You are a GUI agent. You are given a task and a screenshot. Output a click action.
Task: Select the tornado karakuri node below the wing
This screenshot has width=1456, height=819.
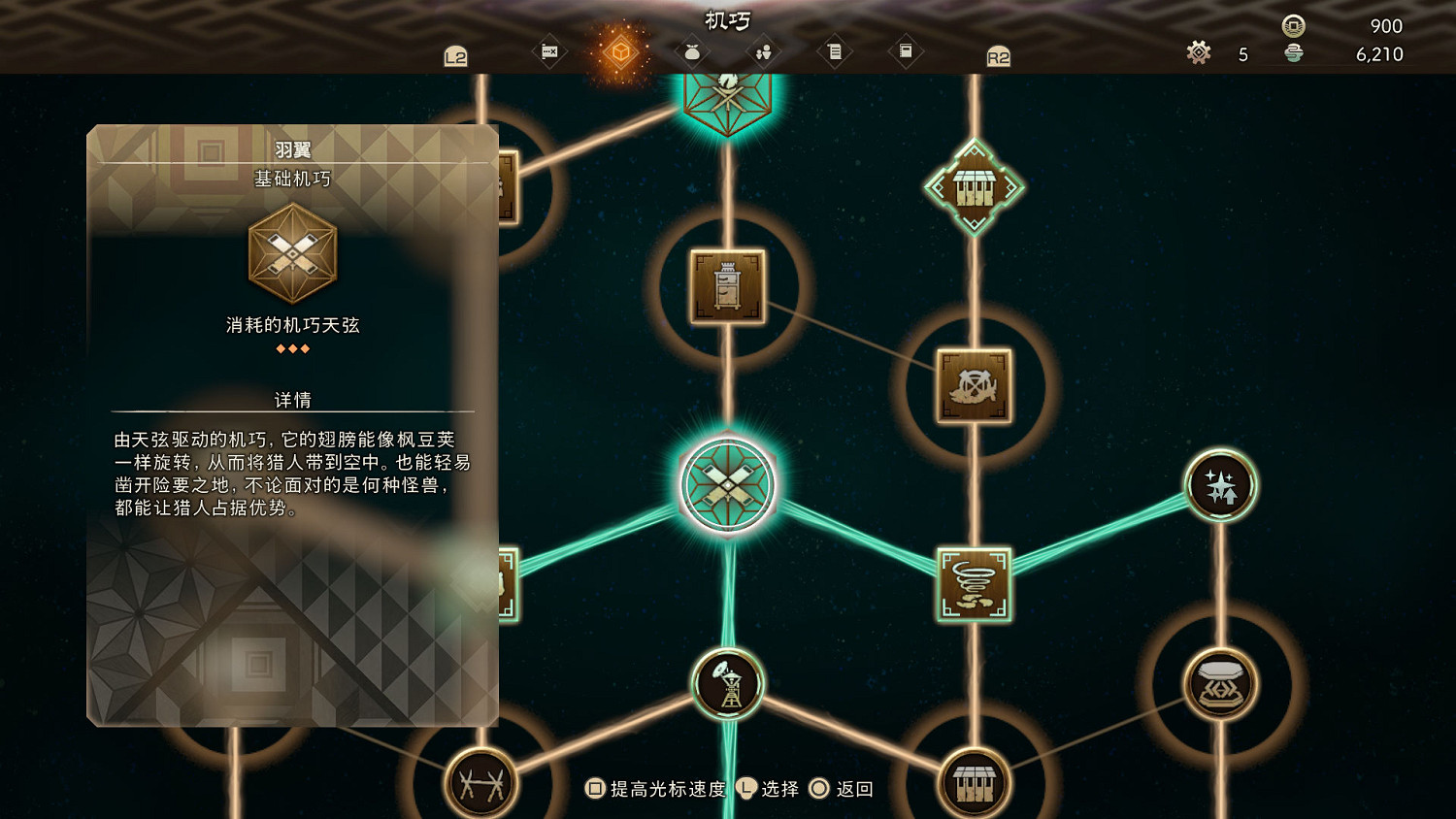(x=974, y=584)
